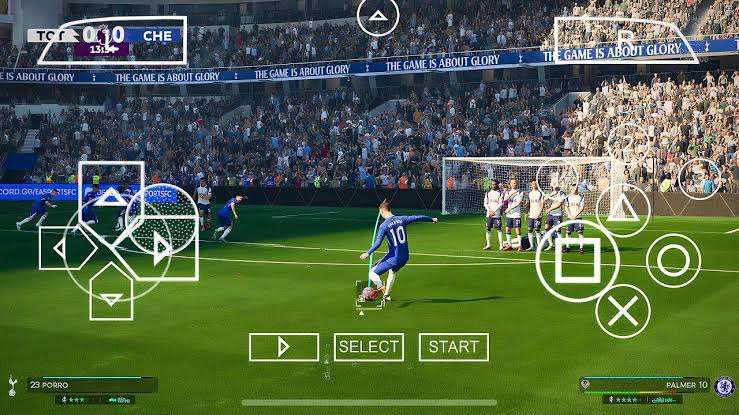Viewport: 739px width, 415px height.
Task: Tap the square action button
Action: [570, 262]
